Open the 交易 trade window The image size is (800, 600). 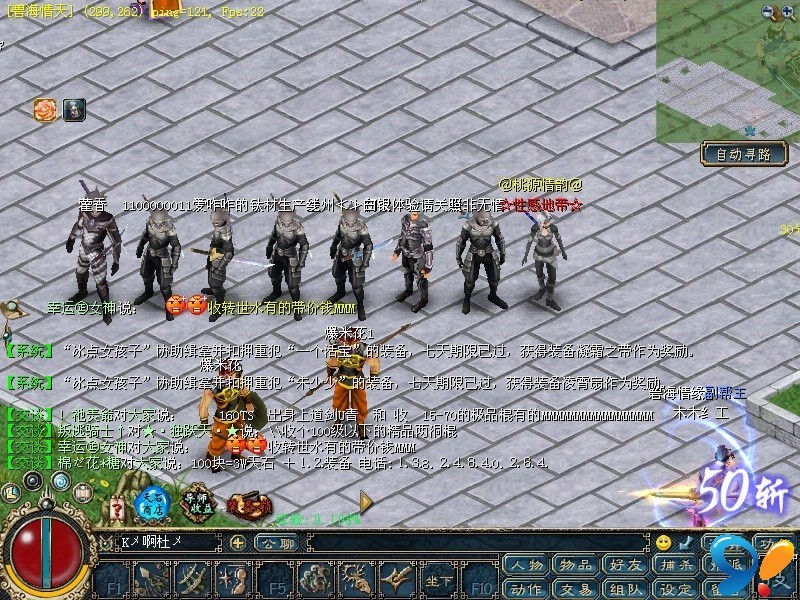click(x=575, y=588)
